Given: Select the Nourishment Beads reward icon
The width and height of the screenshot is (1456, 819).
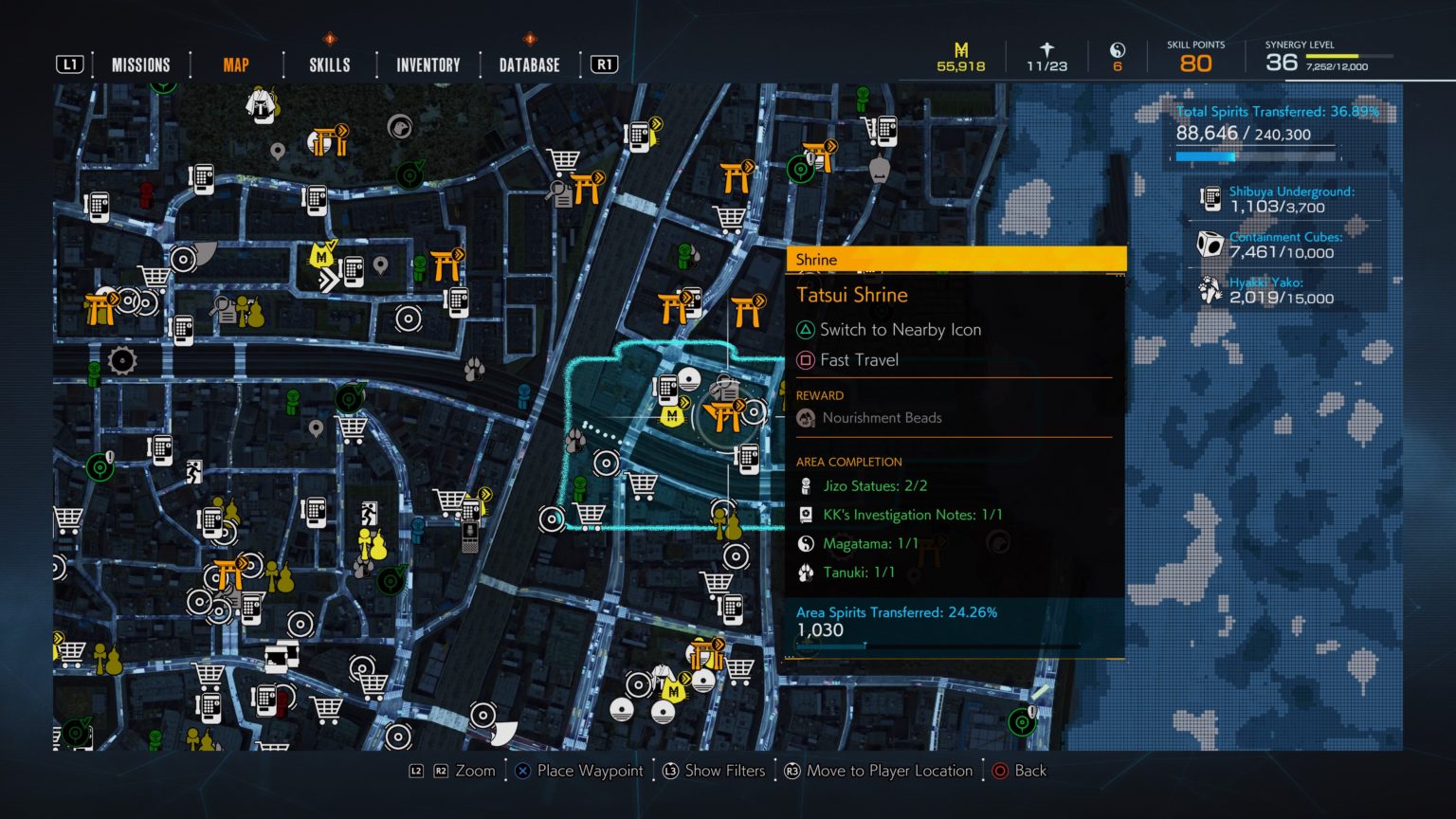Looking at the screenshot, I should click(x=807, y=417).
